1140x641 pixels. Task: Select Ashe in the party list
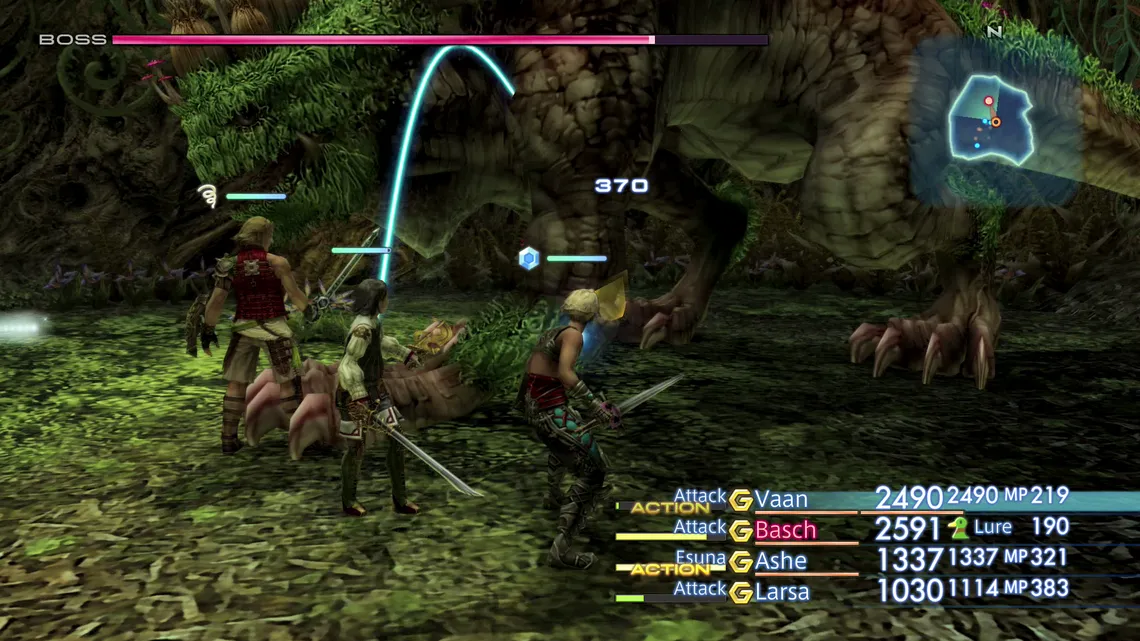(x=780, y=561)
